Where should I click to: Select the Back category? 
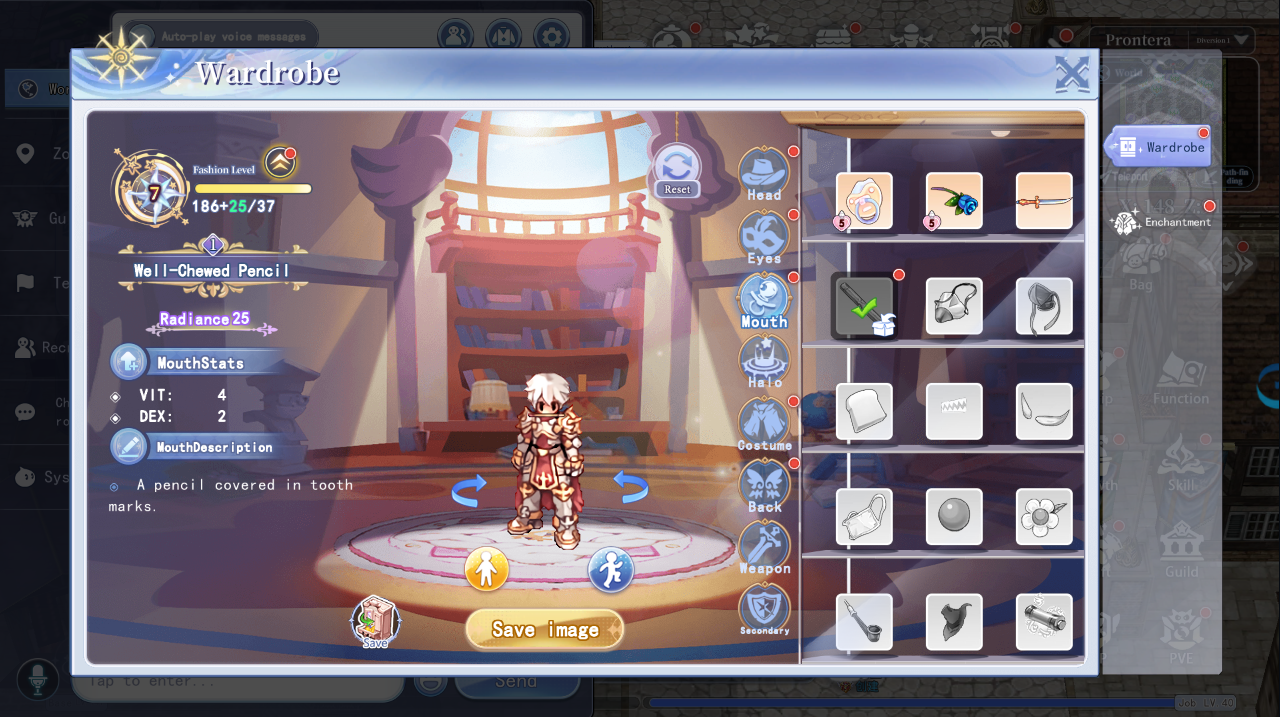tap(764, 486)
